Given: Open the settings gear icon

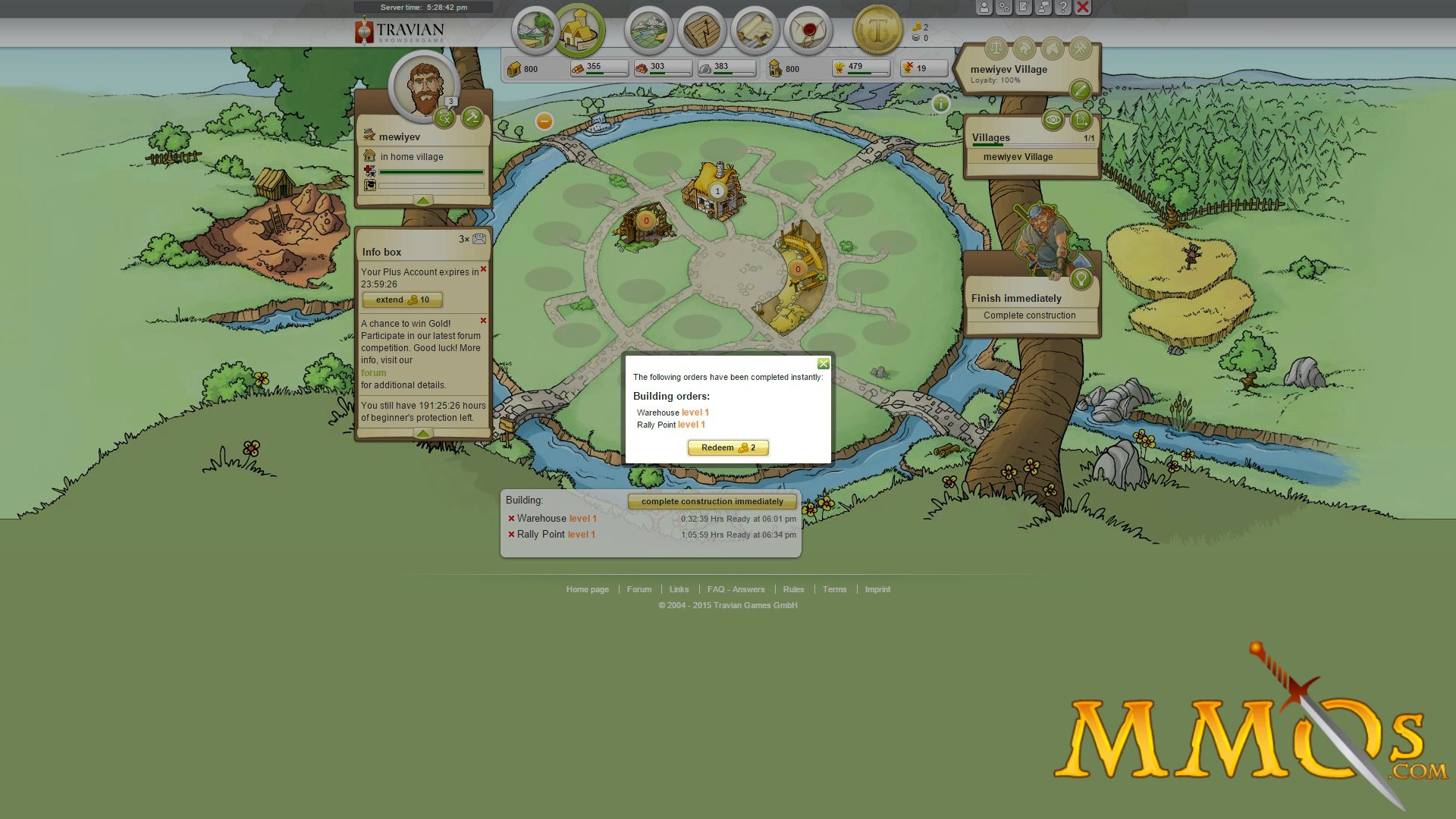Looking at the screenshot, I should [x=1004, y=7].
